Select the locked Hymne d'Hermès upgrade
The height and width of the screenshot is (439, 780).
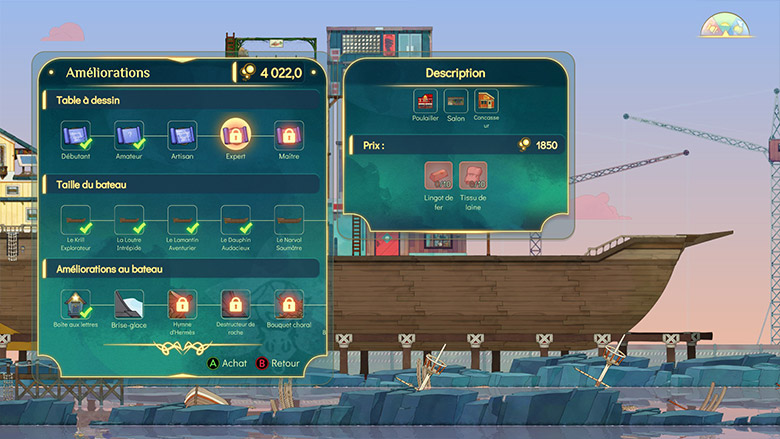point(182,303)
